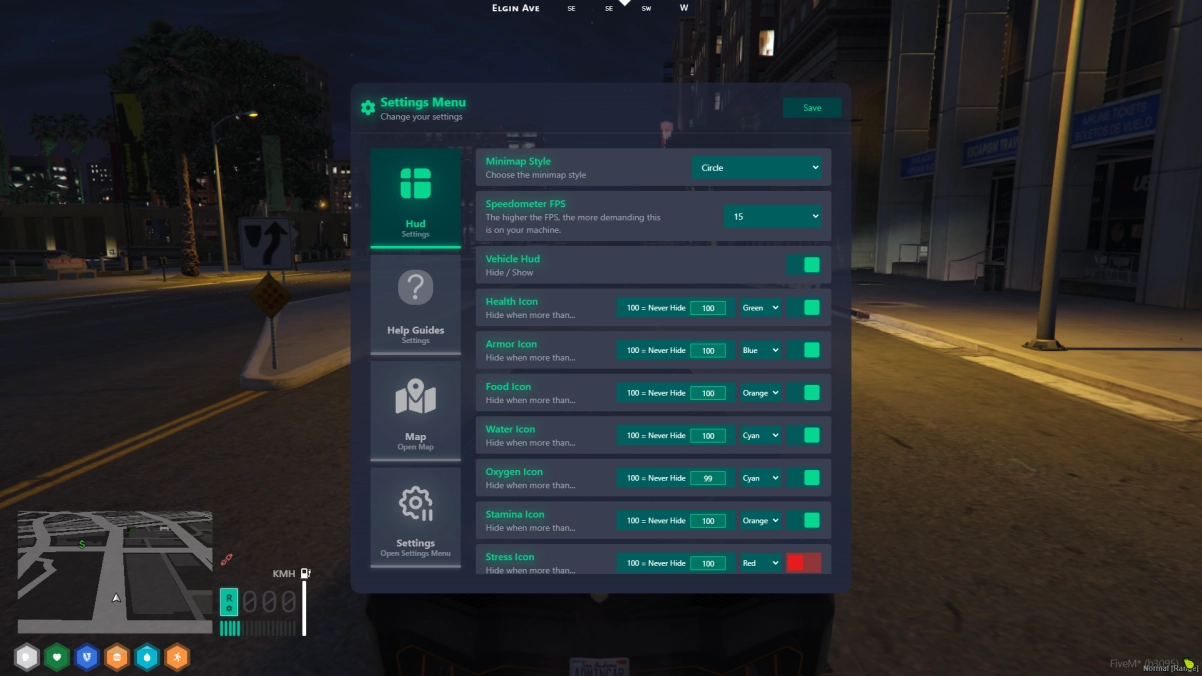Choose Health Icon color dropdown
Viewport: 1202px width, 676px height.
click(760, 308)
